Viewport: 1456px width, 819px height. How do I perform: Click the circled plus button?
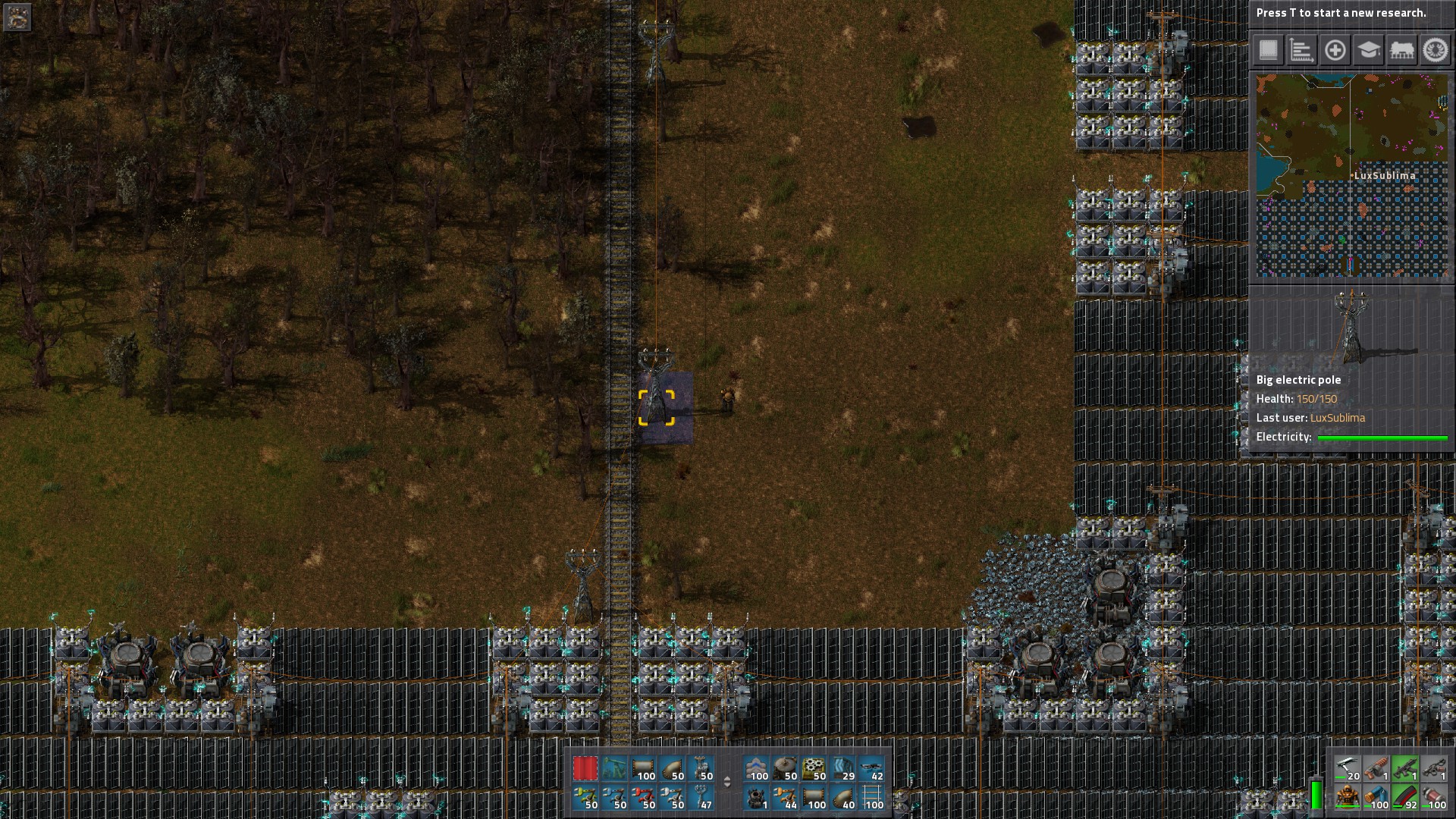pyautogui.click(x=1335, y=51)
